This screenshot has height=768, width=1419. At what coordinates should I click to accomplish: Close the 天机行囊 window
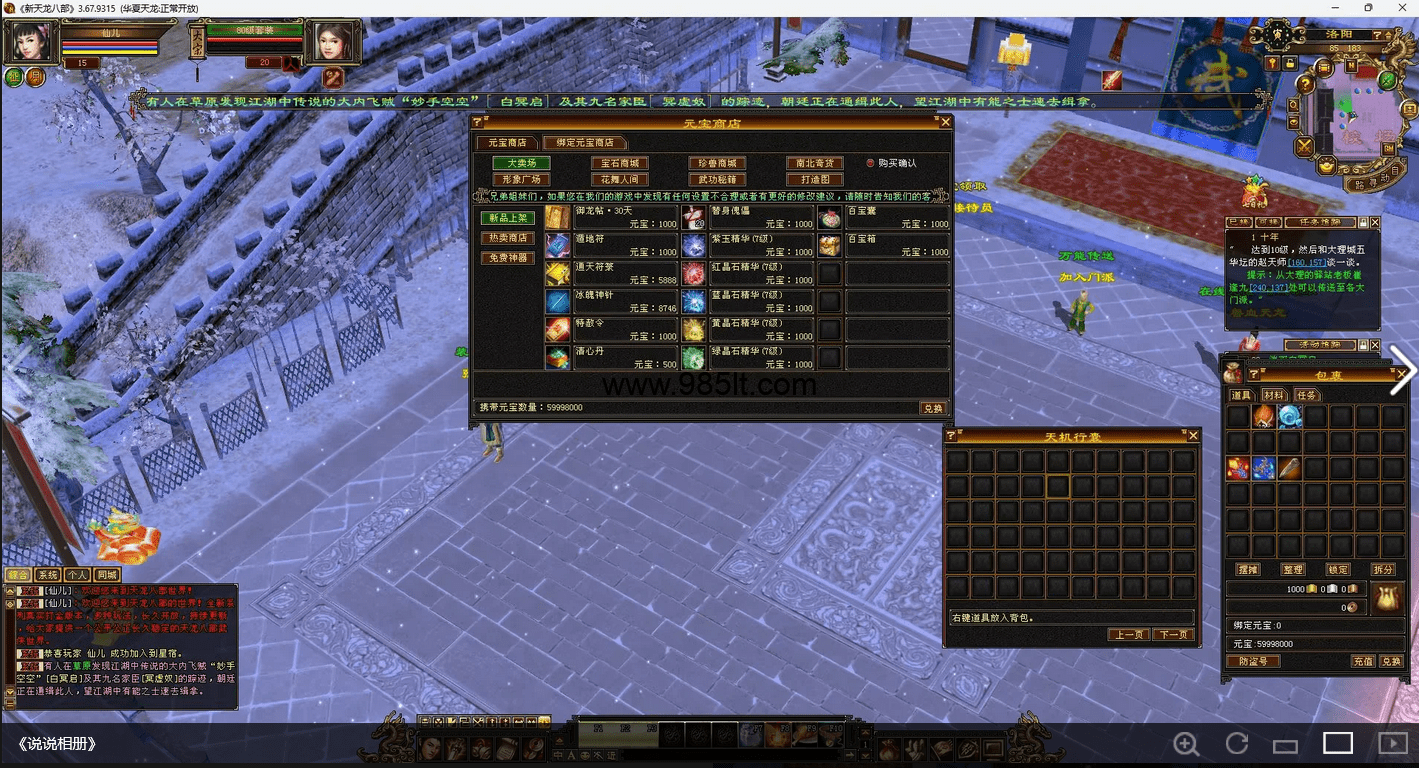1192,436
